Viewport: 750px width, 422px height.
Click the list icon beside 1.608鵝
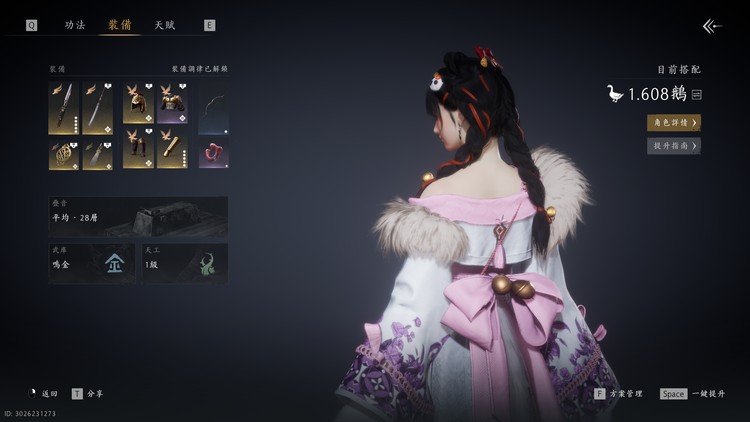click(x=696, y=94)
